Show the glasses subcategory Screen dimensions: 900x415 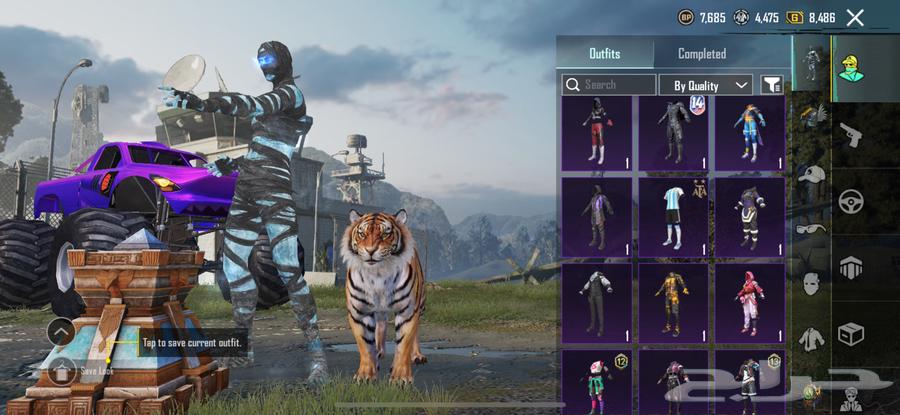click(x=810, y=228)
